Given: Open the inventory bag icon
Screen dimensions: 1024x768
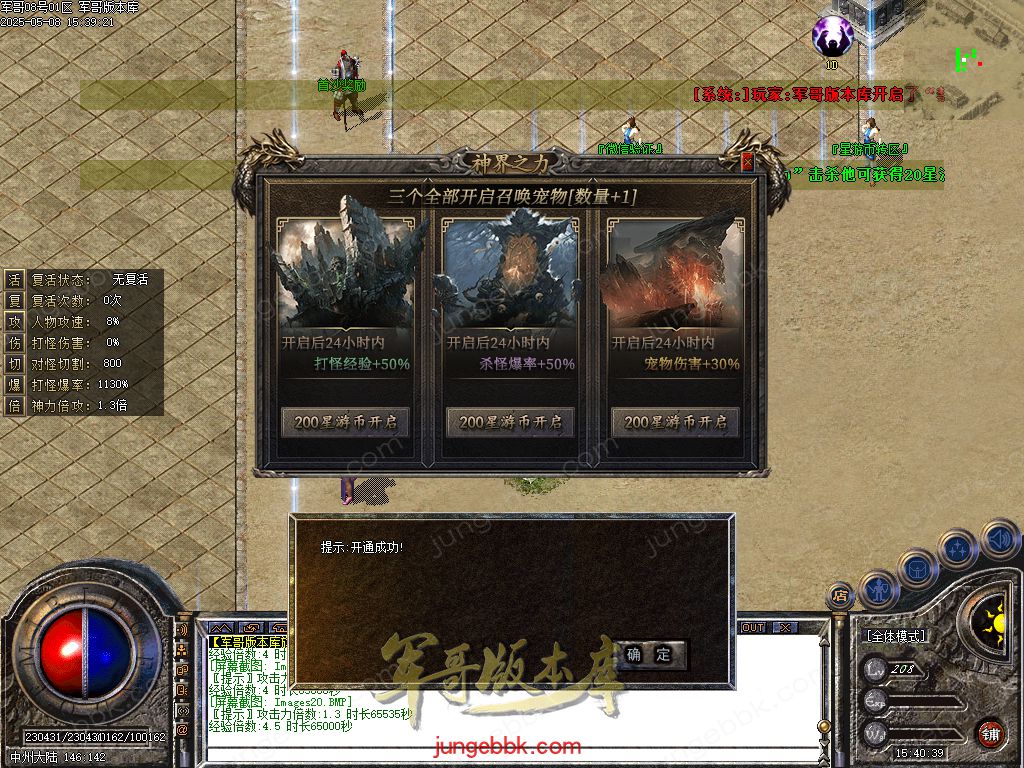Looking at the screenshot, I should point(917,568).
